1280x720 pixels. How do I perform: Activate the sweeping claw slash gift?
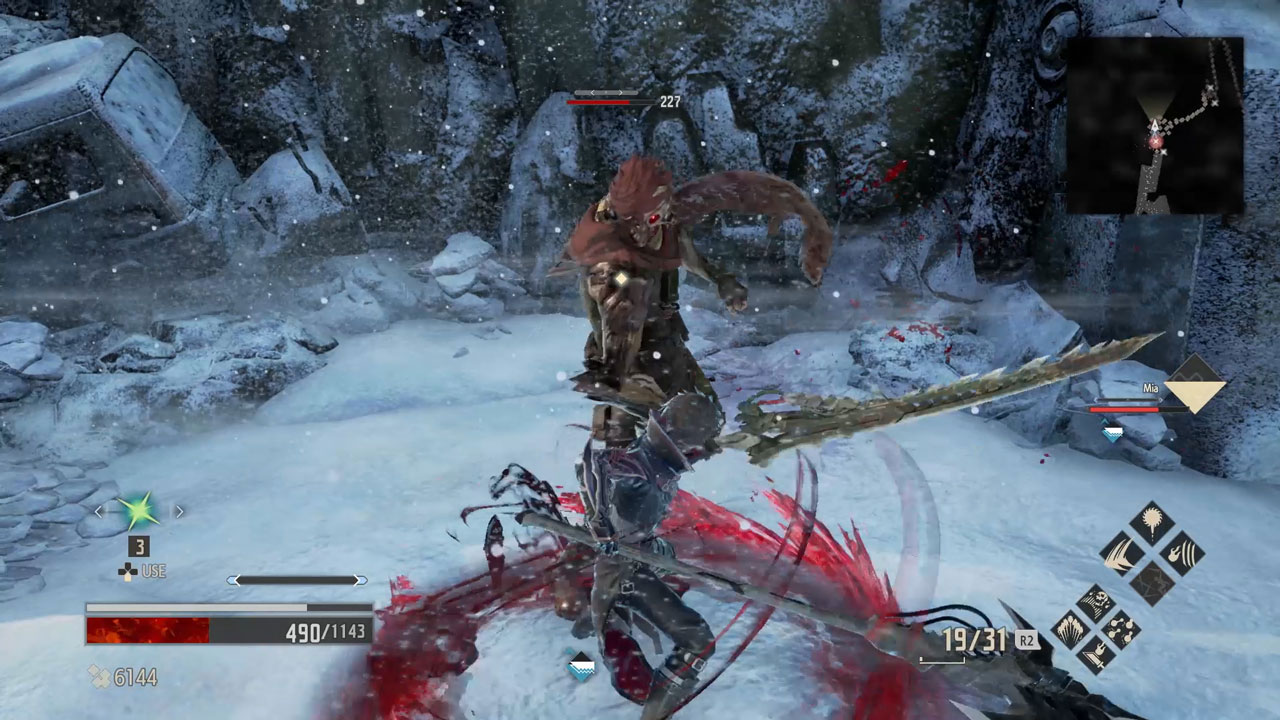click(1122, 553)
